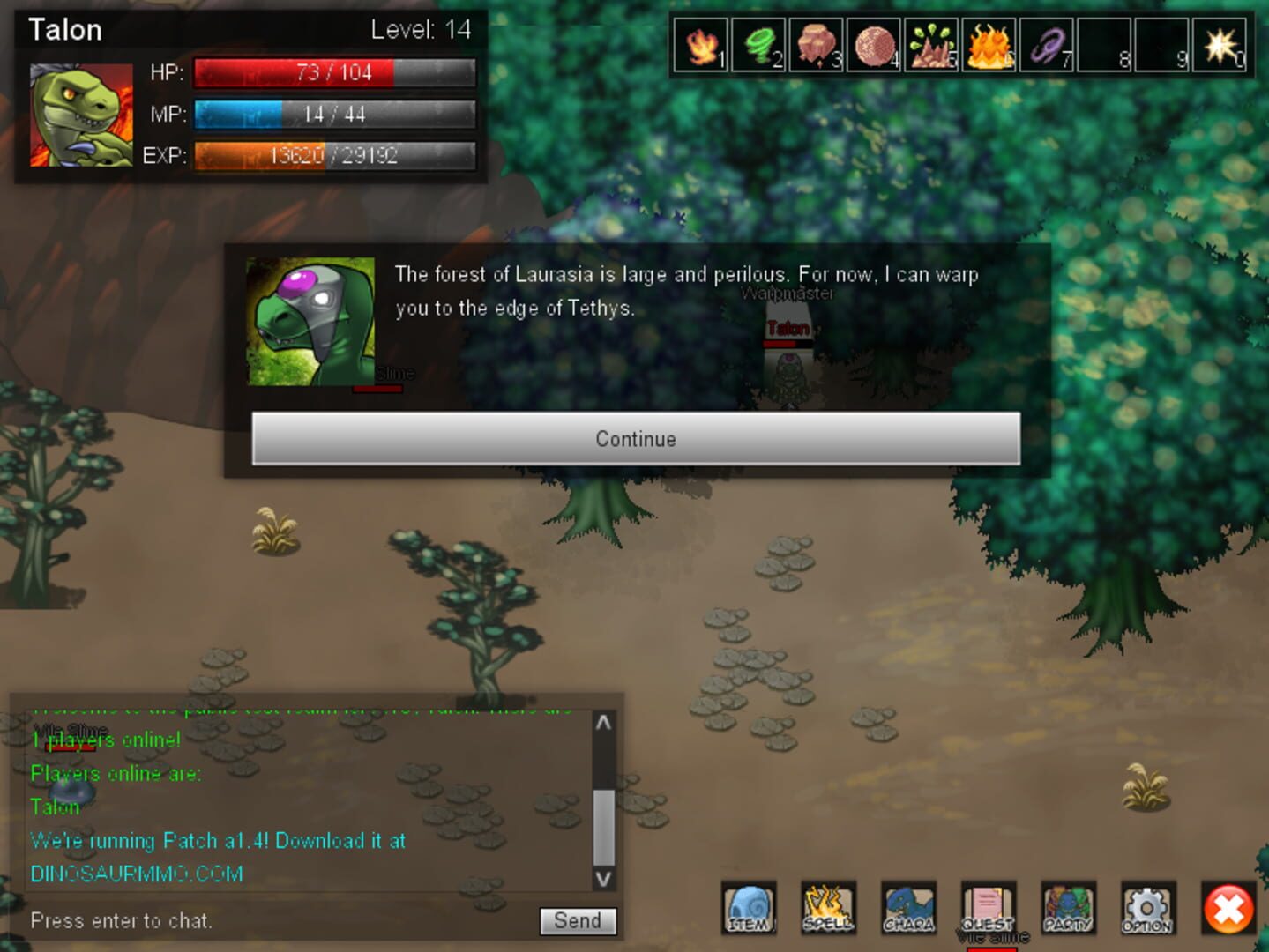Use the white starburst spell in slot 0
The image size is (1269, 952).
(1220, 45)
